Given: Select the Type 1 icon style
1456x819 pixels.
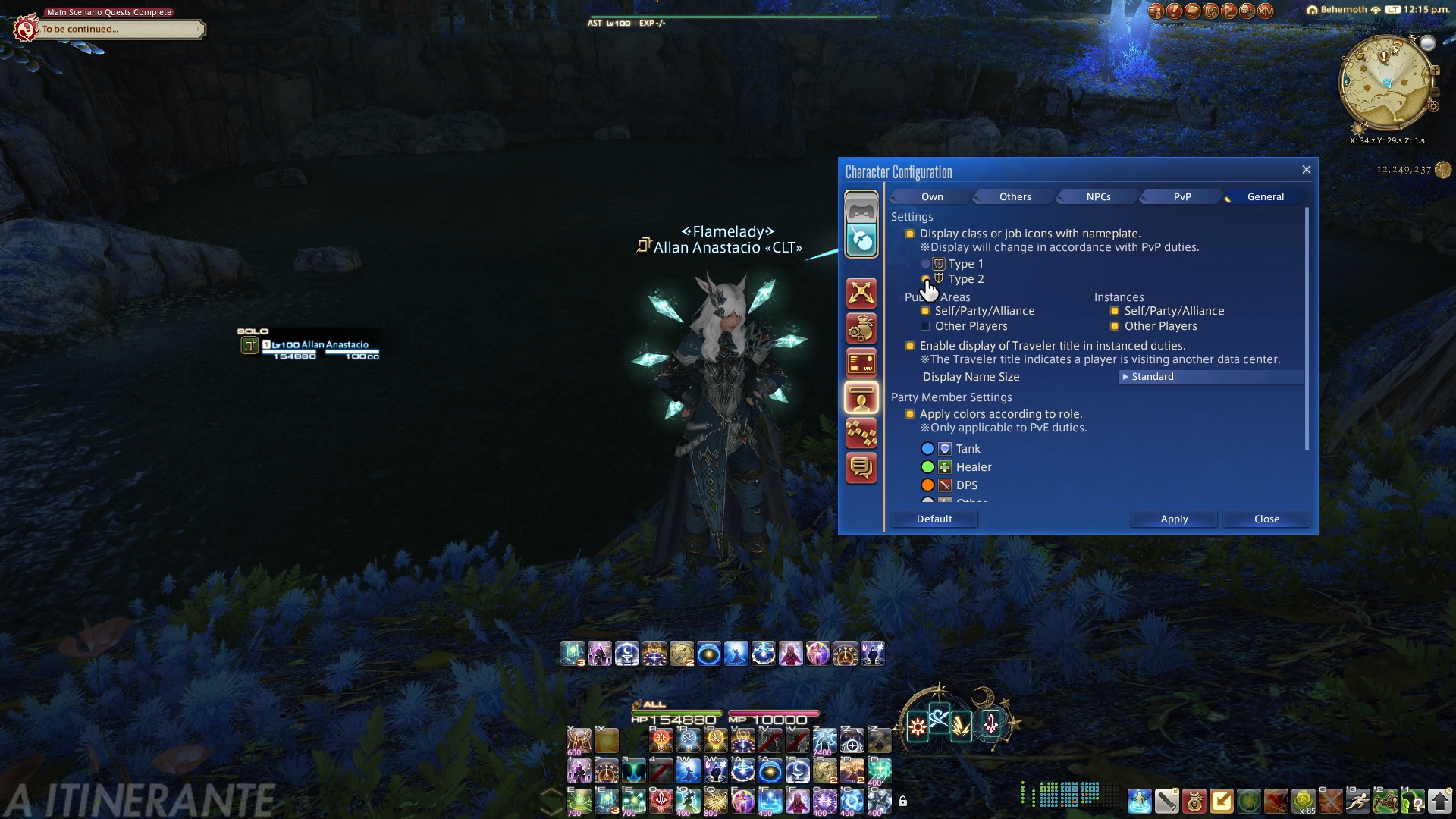Looking at the screenshot, I should tap(925, 264).
